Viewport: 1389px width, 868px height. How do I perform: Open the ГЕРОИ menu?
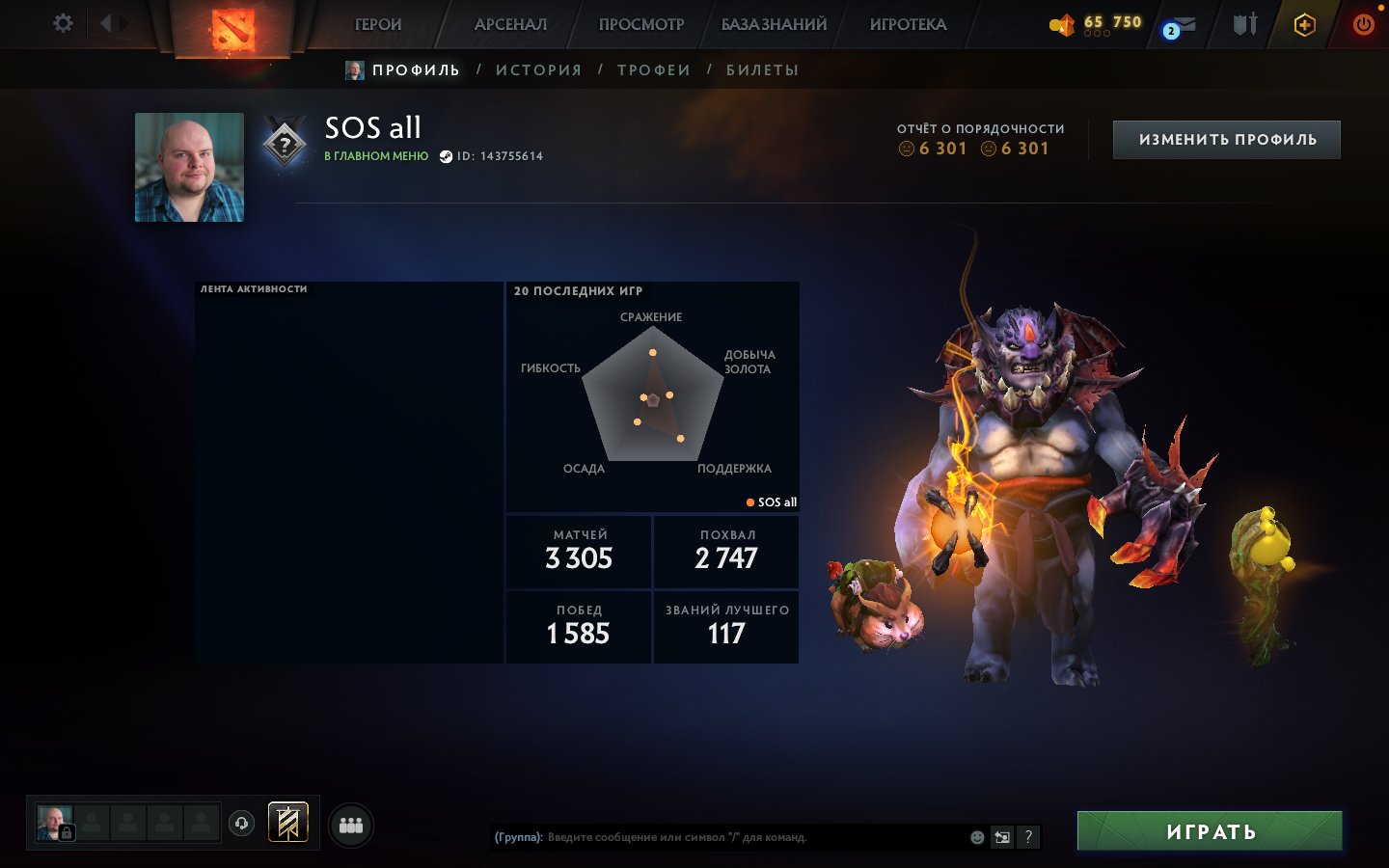378,24
